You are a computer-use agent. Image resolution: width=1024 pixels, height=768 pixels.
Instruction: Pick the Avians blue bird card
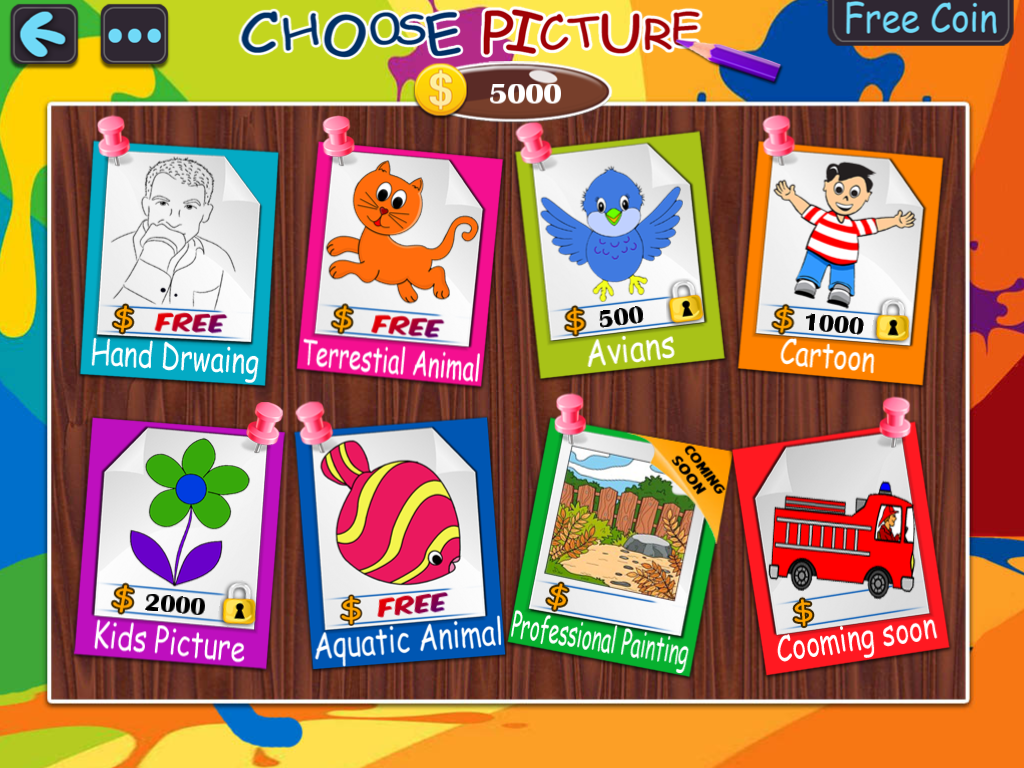[x=617, y=250]
